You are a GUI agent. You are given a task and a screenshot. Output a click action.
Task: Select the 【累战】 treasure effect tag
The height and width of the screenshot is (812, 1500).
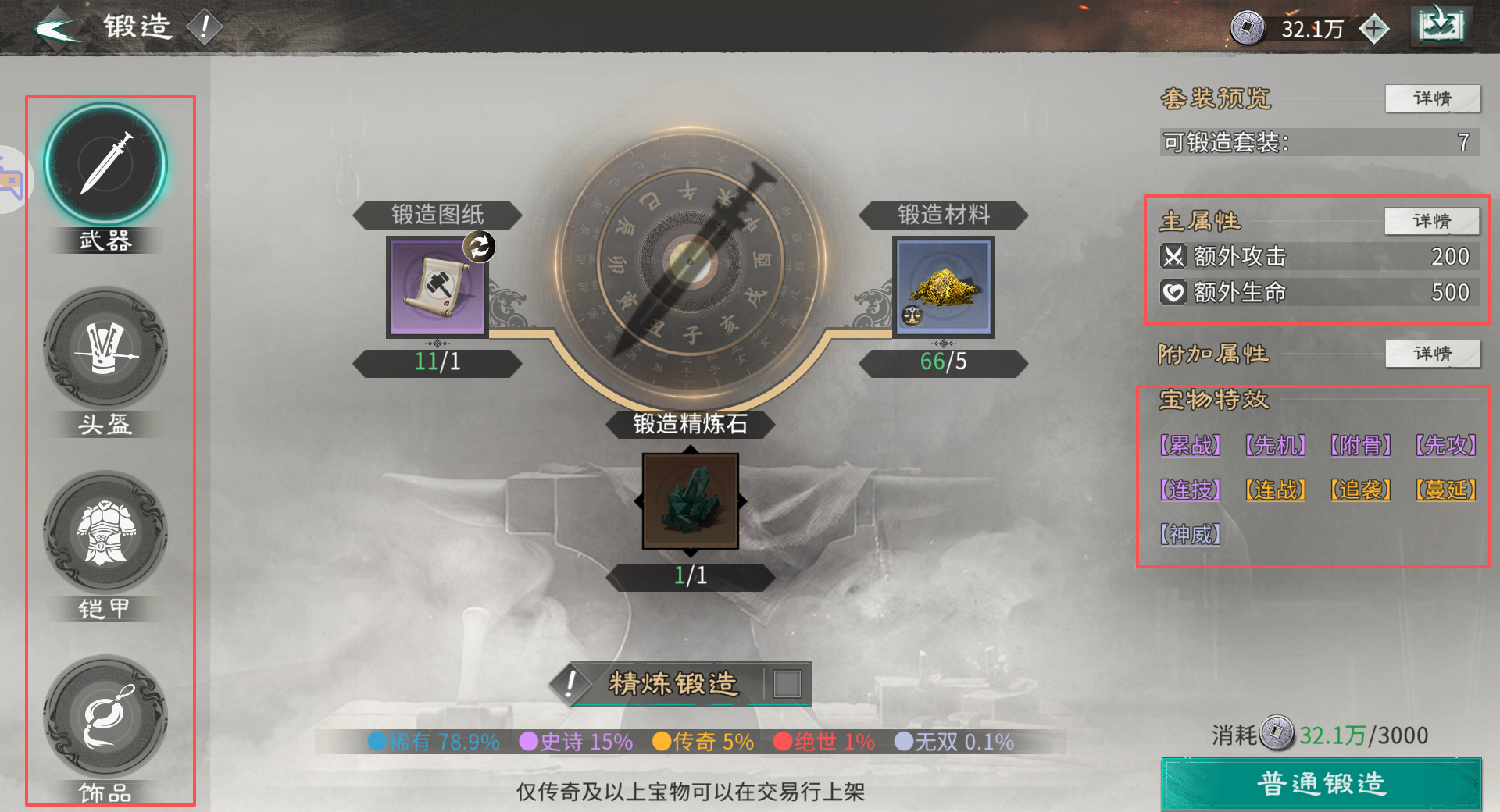point(1189,445)
